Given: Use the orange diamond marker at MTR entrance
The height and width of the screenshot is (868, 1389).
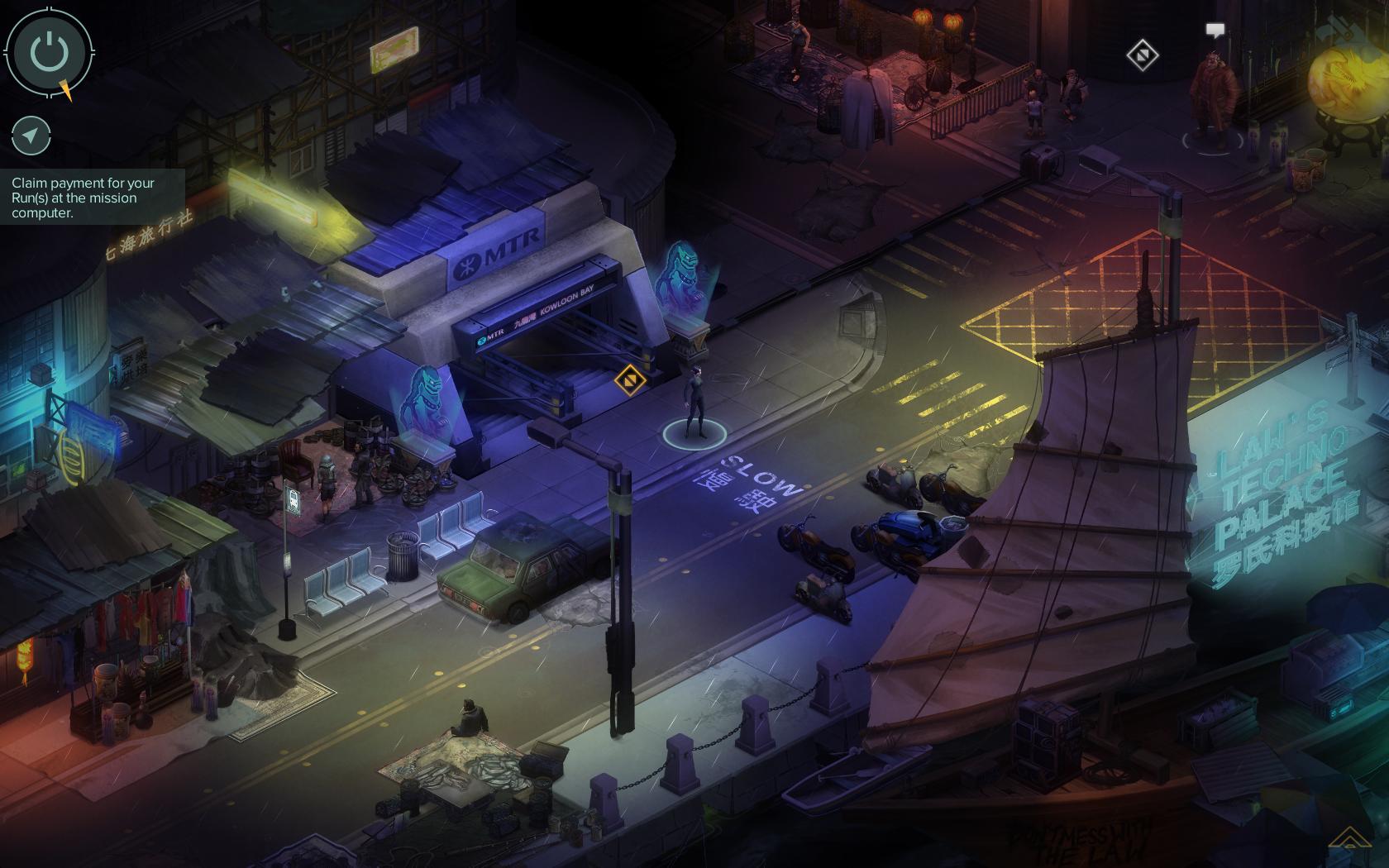Looking at the screenshot, I should click(629, 381).
